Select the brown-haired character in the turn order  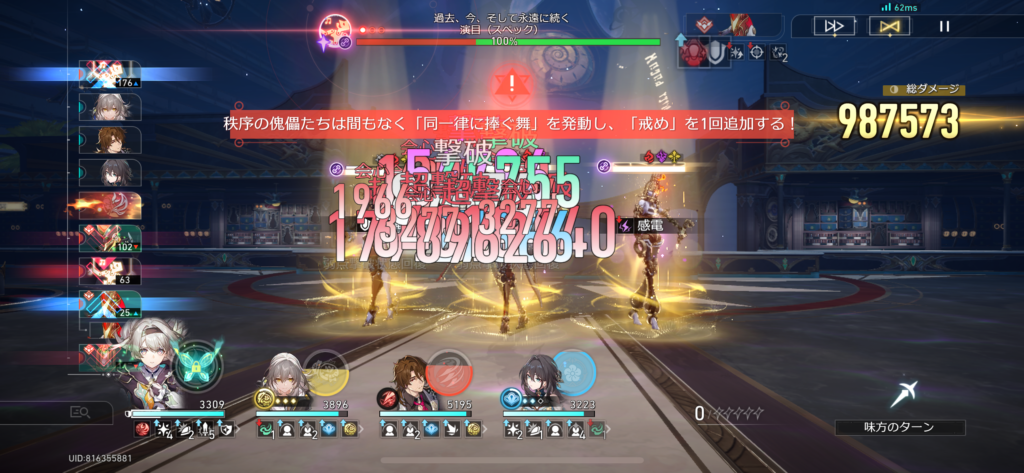[110, 140]
